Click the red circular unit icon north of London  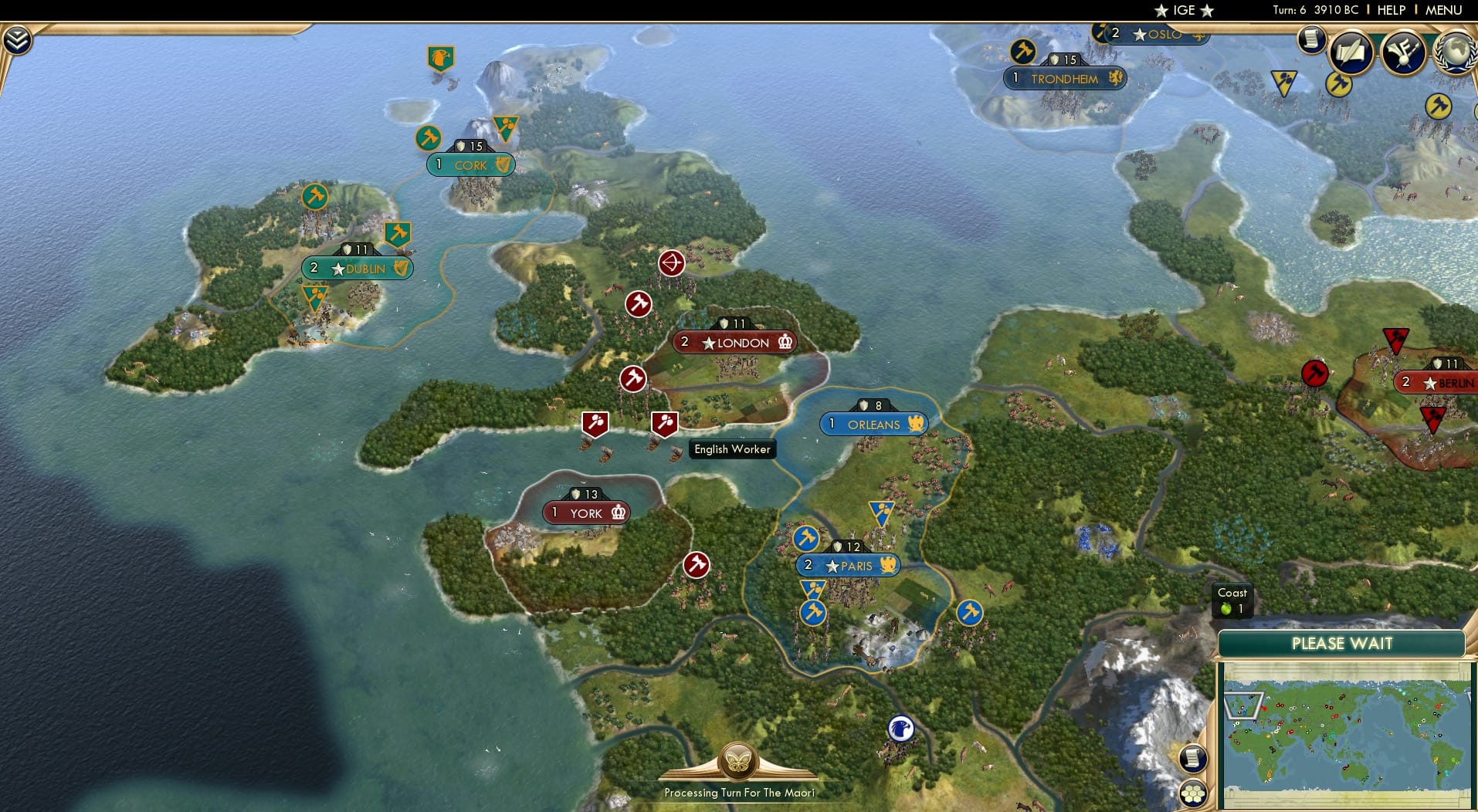(670, 263)
